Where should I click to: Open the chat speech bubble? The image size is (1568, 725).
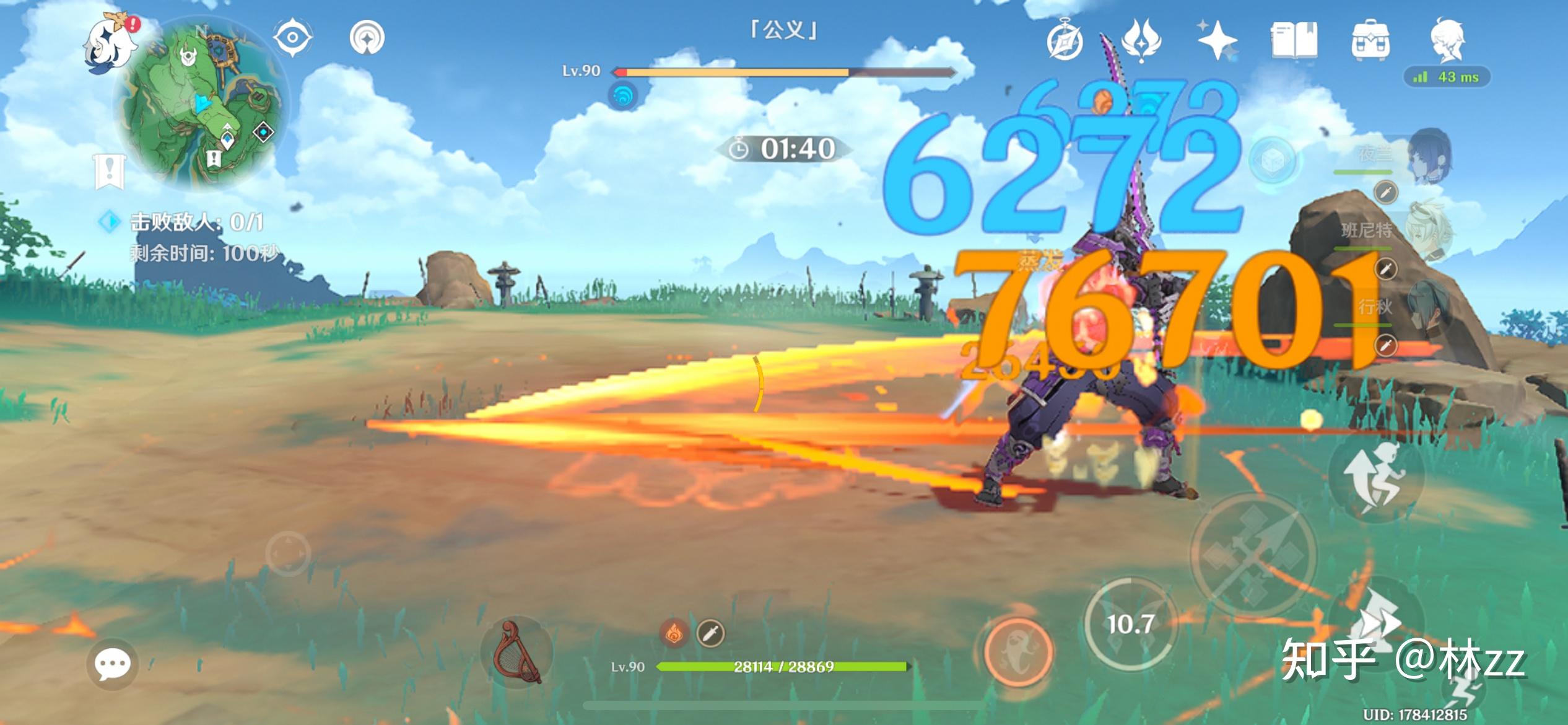coord(112,664)
